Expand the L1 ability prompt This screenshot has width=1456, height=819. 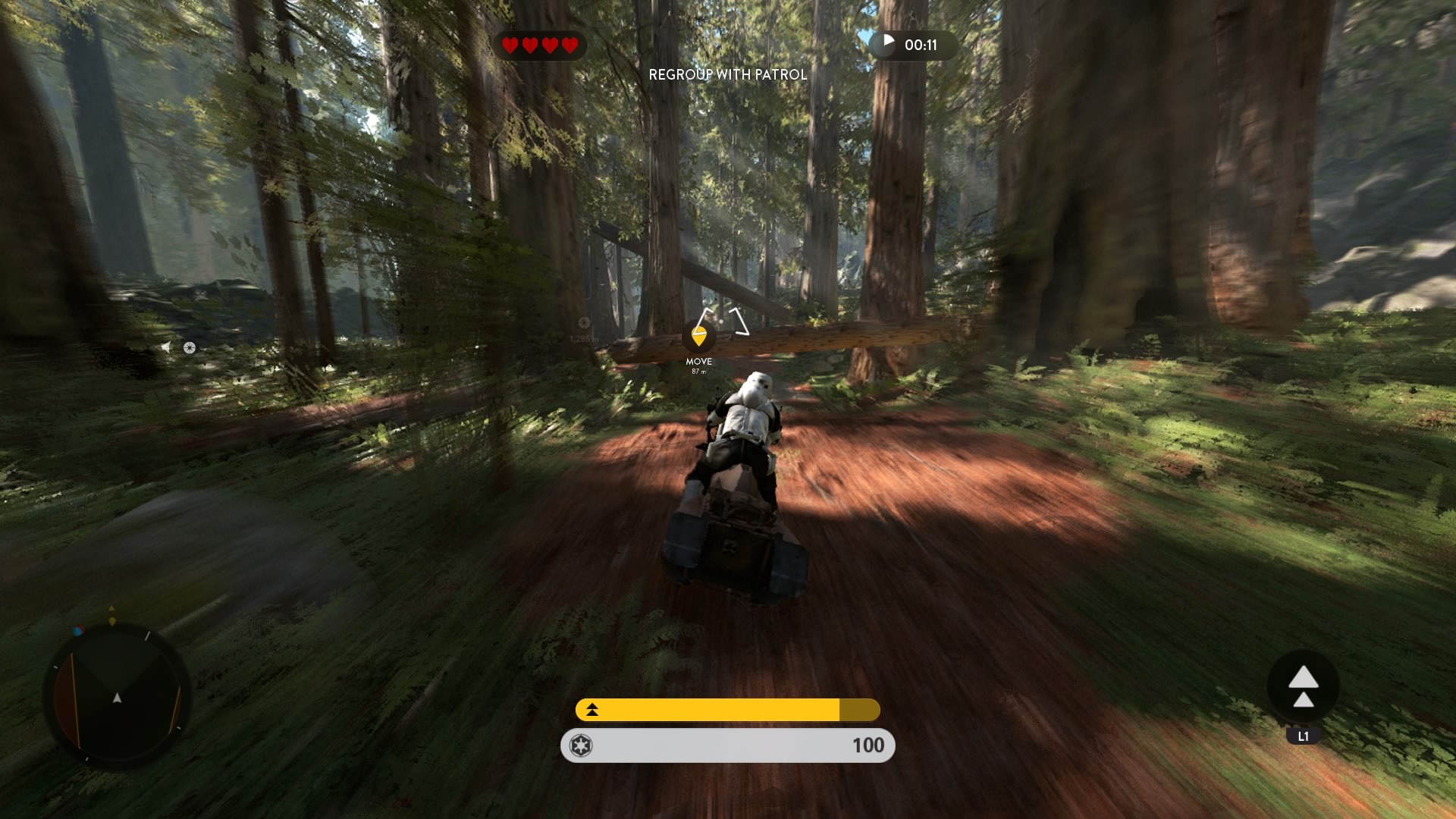pyautogui.click(x=1301, y=734)
